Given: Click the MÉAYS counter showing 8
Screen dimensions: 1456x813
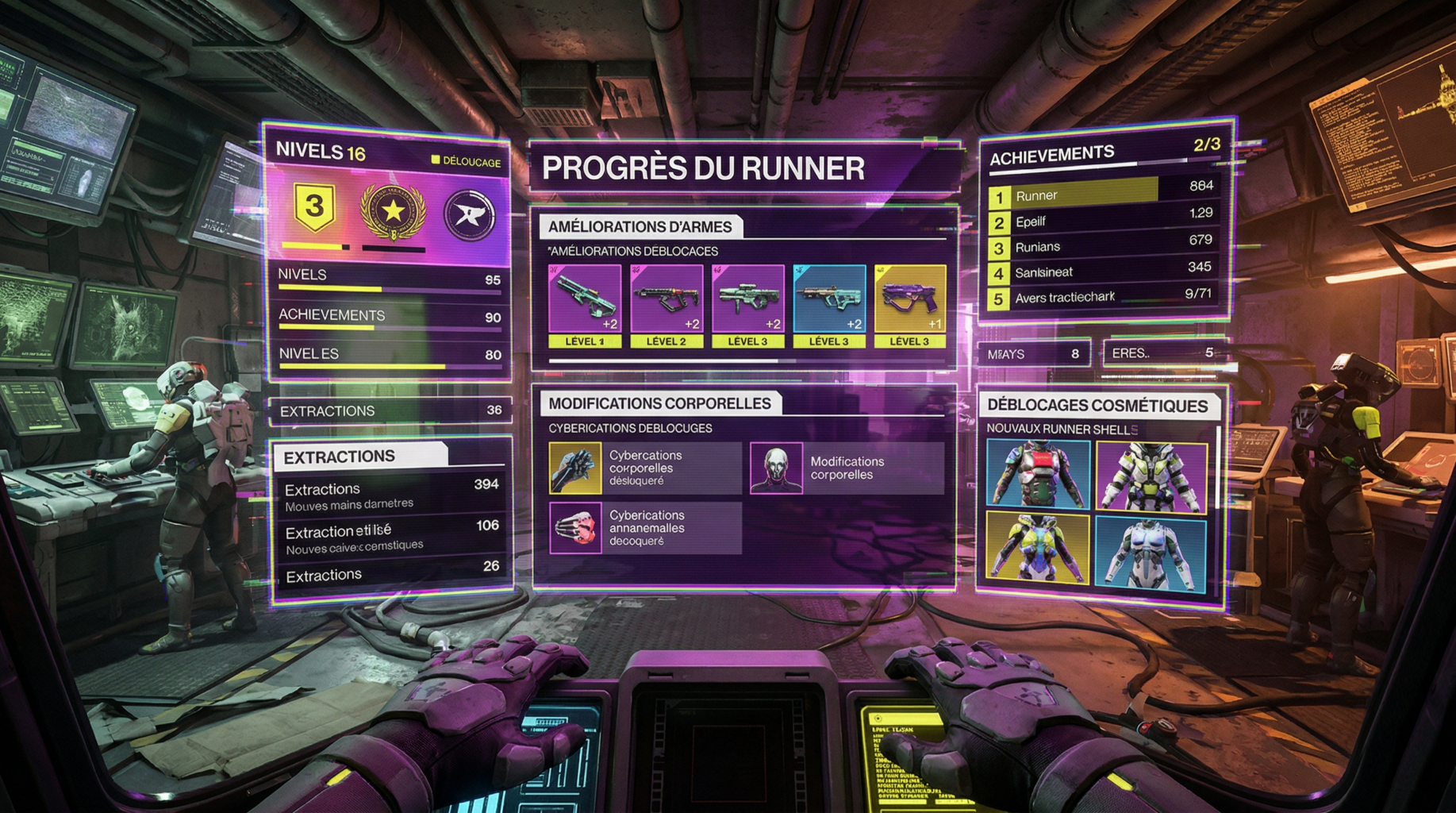Looking at the screenshot, I should coord(1035,353).
